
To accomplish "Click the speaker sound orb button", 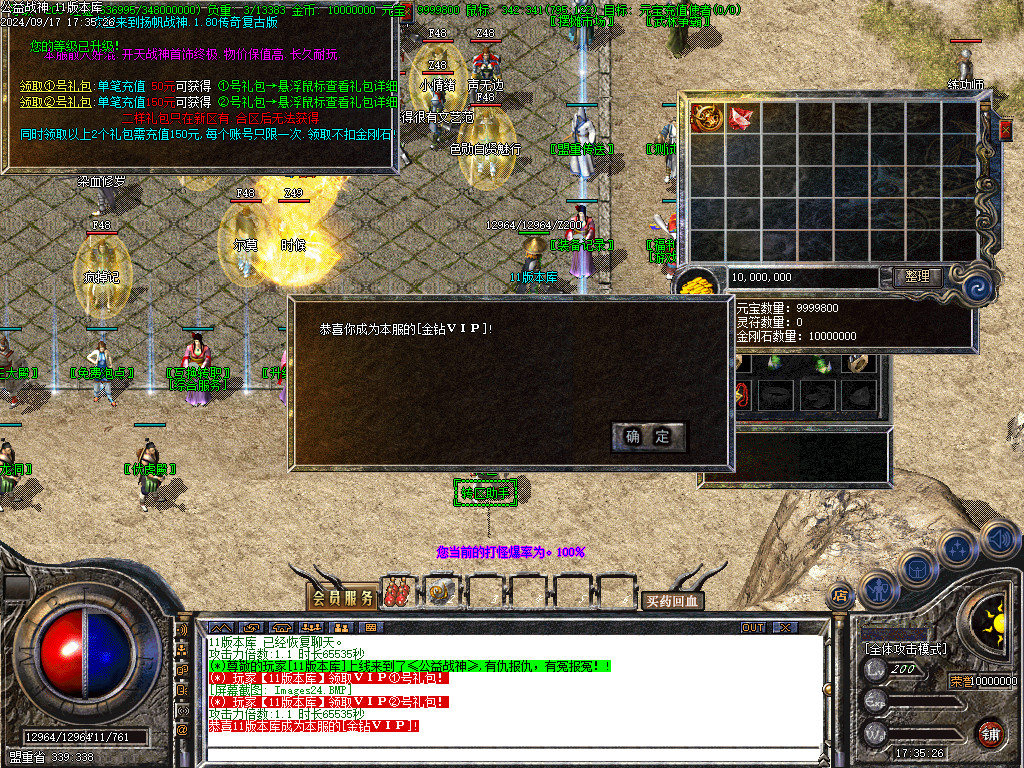I will [x=999, y=540].
